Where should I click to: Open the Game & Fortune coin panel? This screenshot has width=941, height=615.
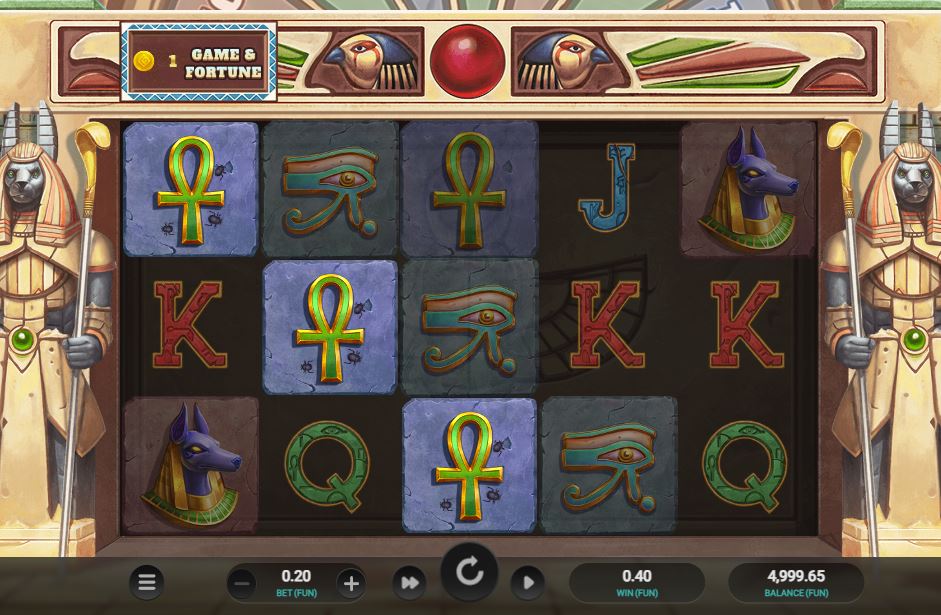point(198,63)
